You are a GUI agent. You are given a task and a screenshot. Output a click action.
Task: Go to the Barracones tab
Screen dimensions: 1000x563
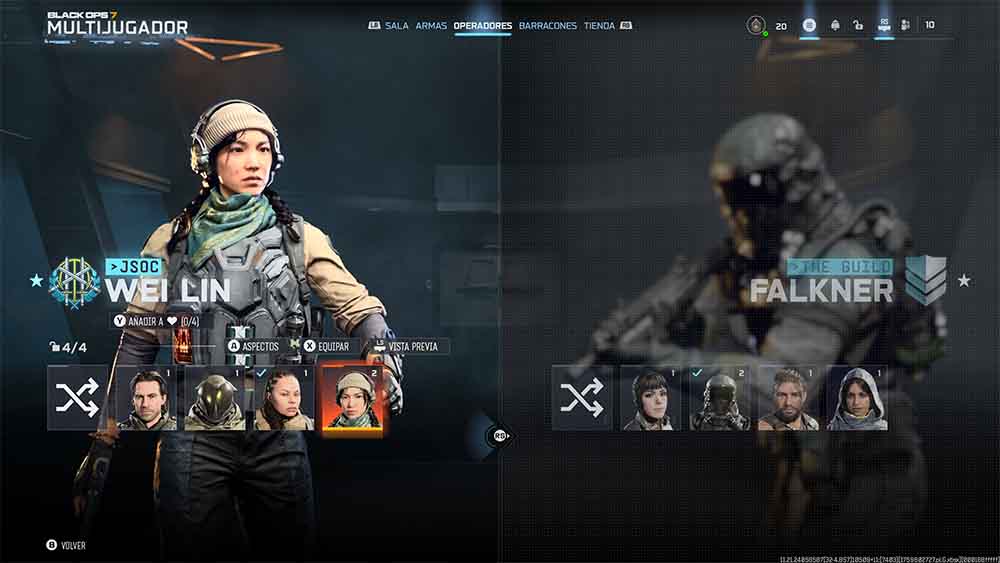click(548, 25)
